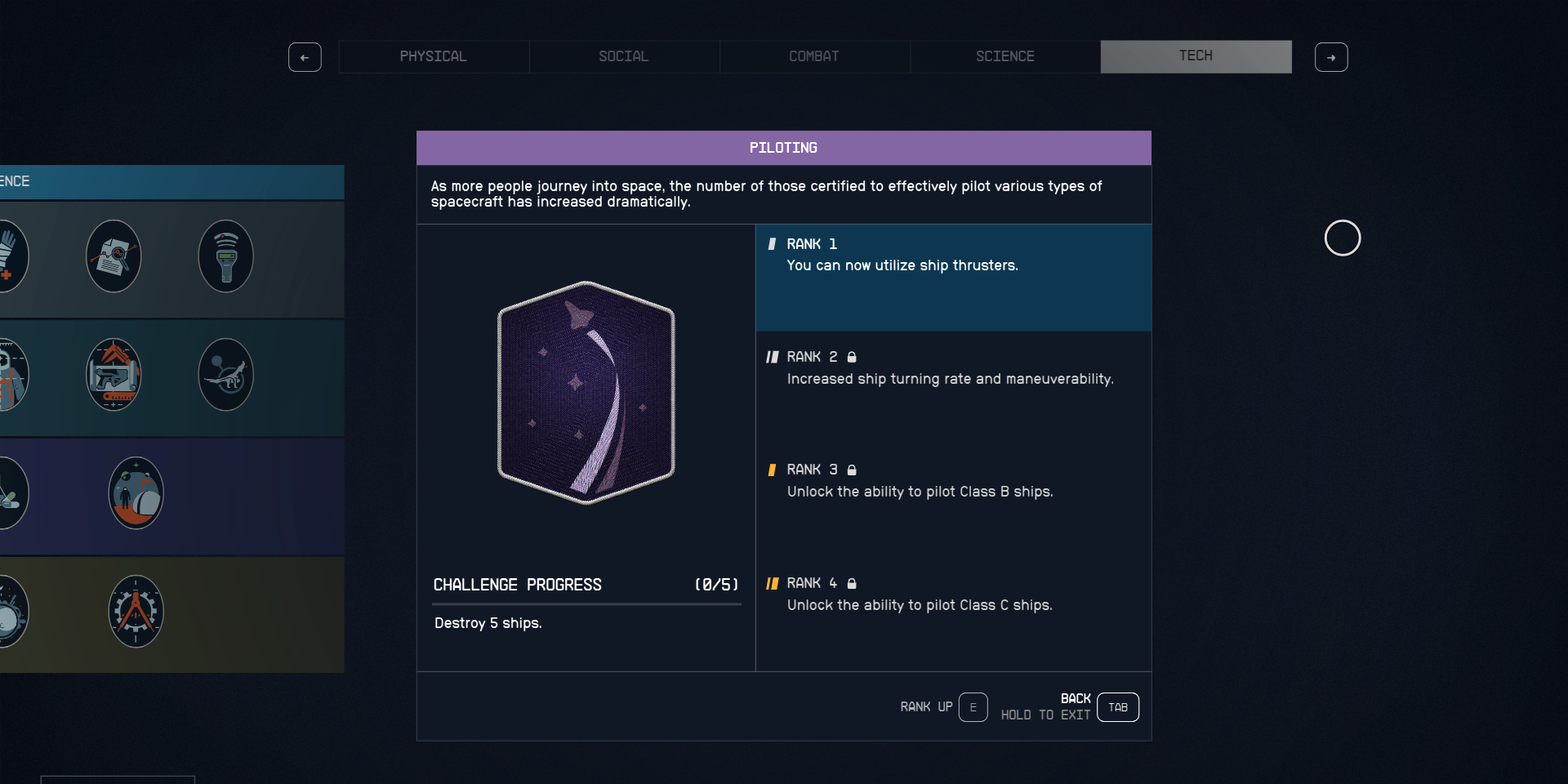Viewport: 1568px width, 784px height.
Task: Select the compass-and-gear Special Projects skill icon
Action: [136, 611]
